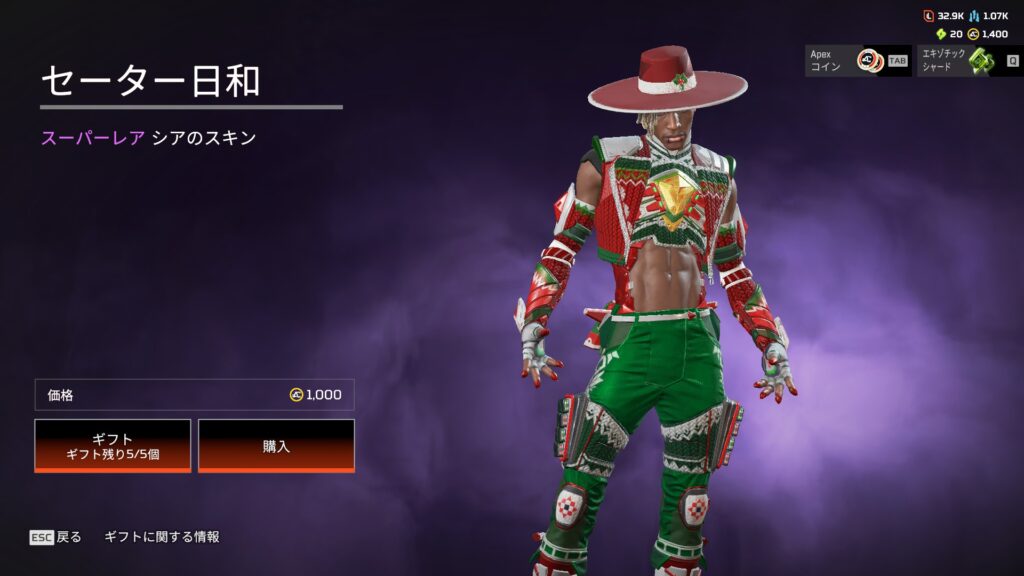Go back with the 戻る button
Viewport: 1024px width, 576px height.
[56, 537]
